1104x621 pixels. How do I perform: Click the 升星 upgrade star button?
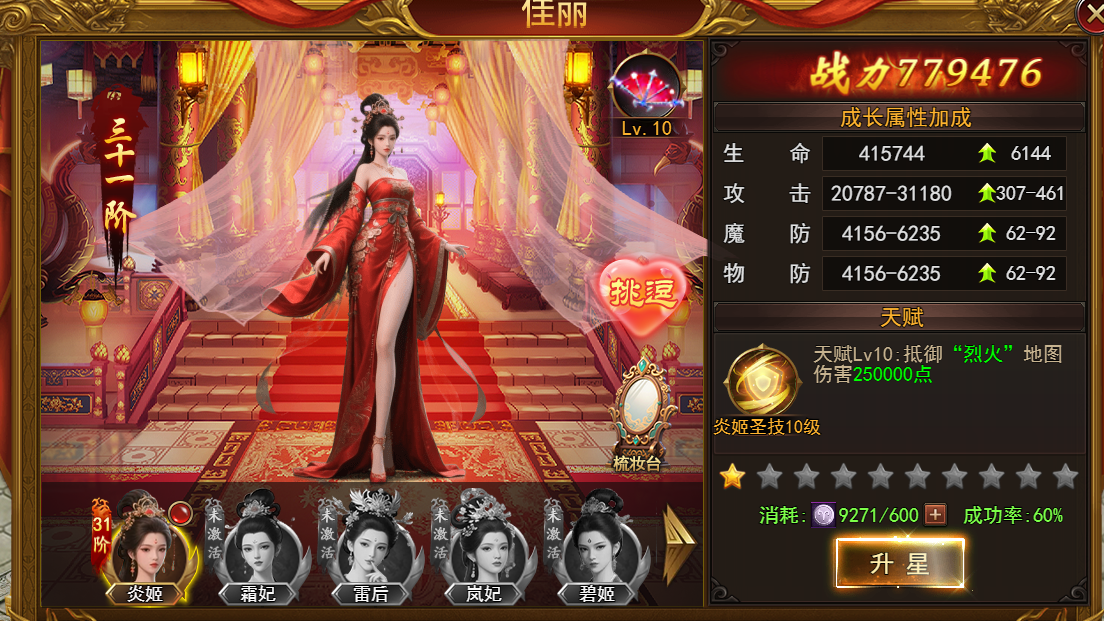click(899, 564)
